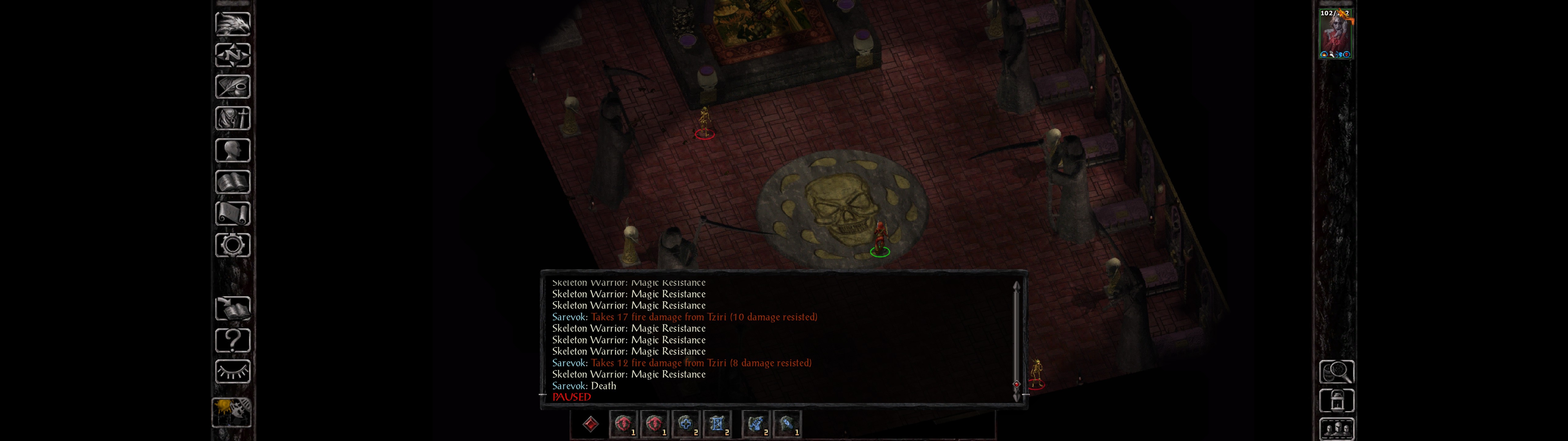Open the inventory screen

232,118
